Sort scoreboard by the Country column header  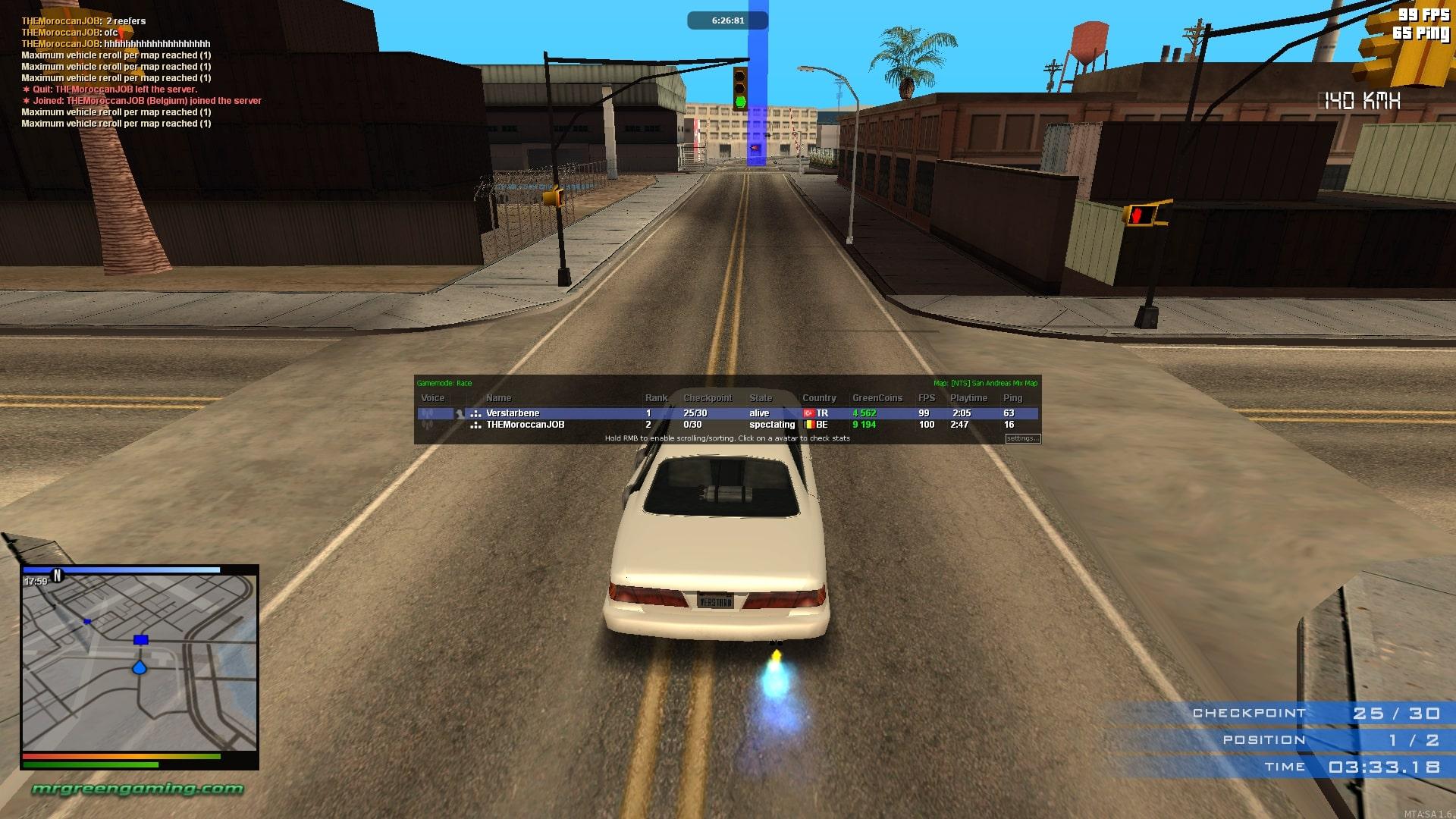click(x=819, y=398)
